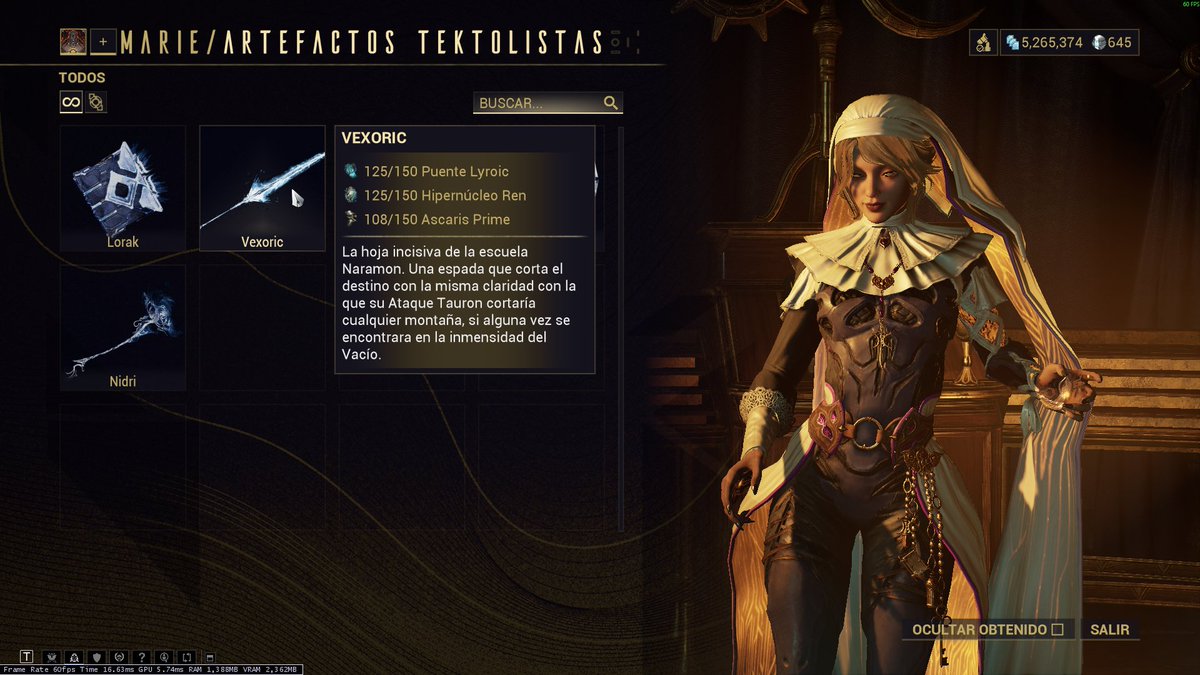
Task: Select the shield icon in bottom toolbar
Action: [x=96, y=657]
